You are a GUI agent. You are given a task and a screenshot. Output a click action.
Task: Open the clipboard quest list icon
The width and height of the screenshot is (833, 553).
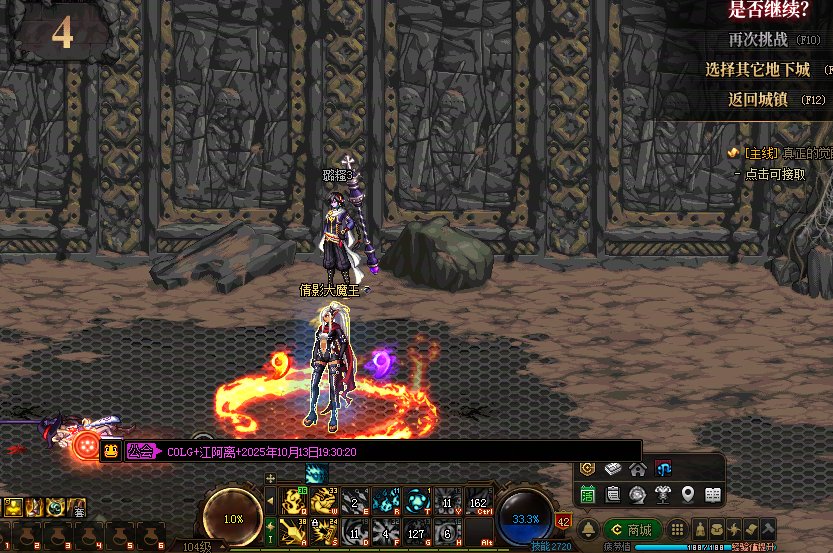(613, 494)
